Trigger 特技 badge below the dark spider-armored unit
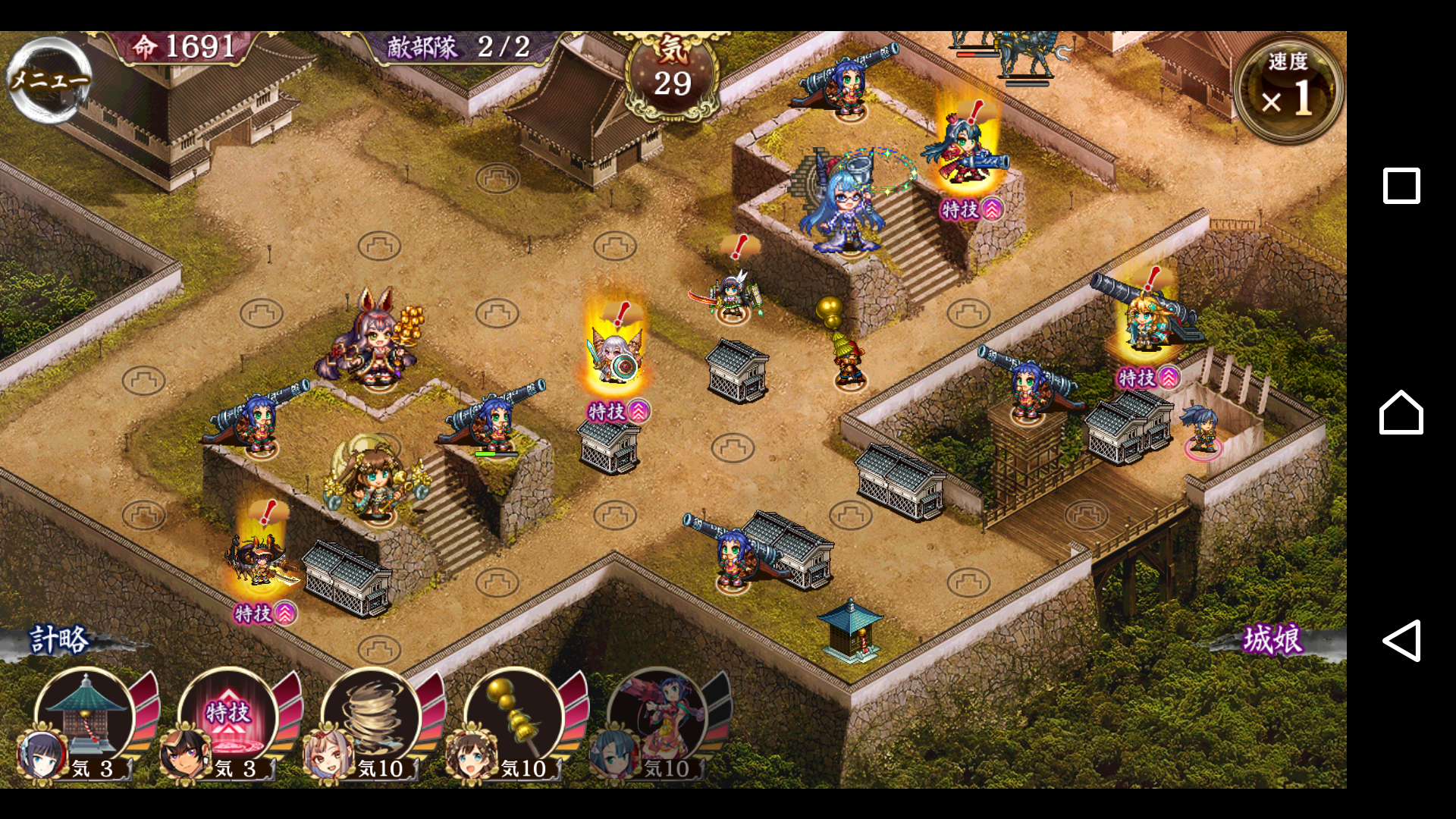The image size is (1456, 819). (x=265, y=613)
